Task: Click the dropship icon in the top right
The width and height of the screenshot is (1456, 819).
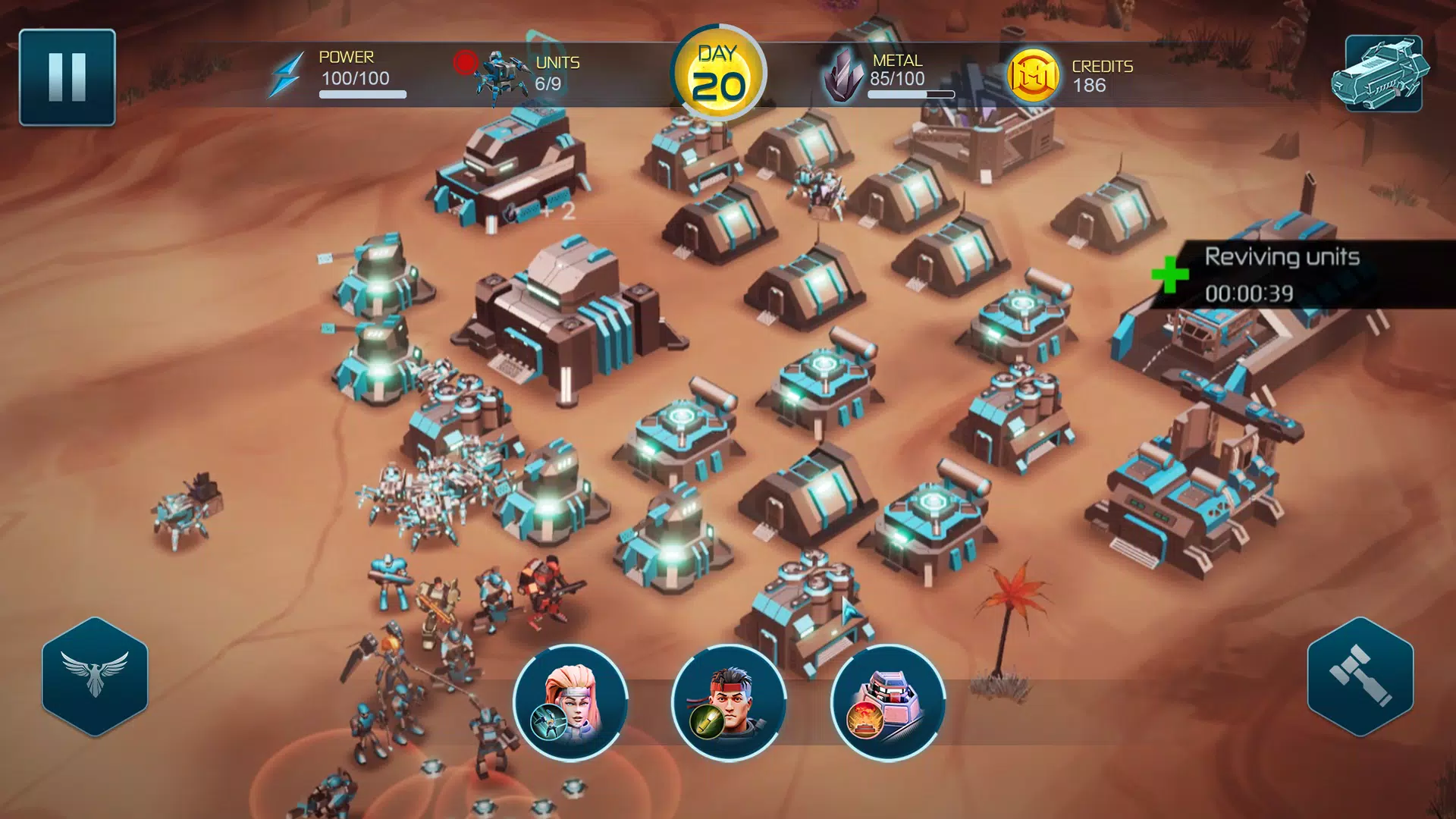Action: point(1385,75)
